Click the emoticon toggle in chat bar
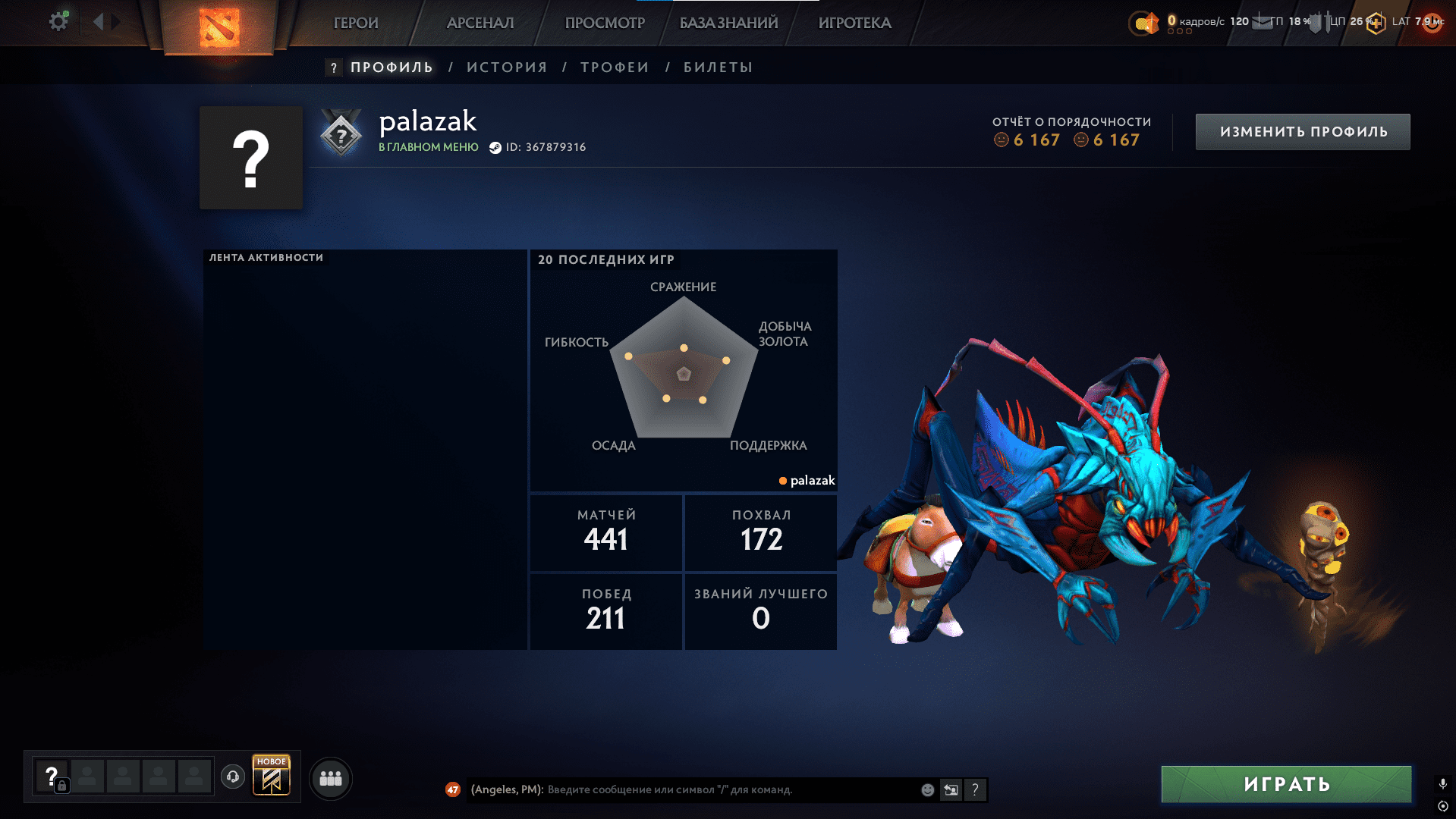This screenshot has width=1456, height=819. point(927,789)
